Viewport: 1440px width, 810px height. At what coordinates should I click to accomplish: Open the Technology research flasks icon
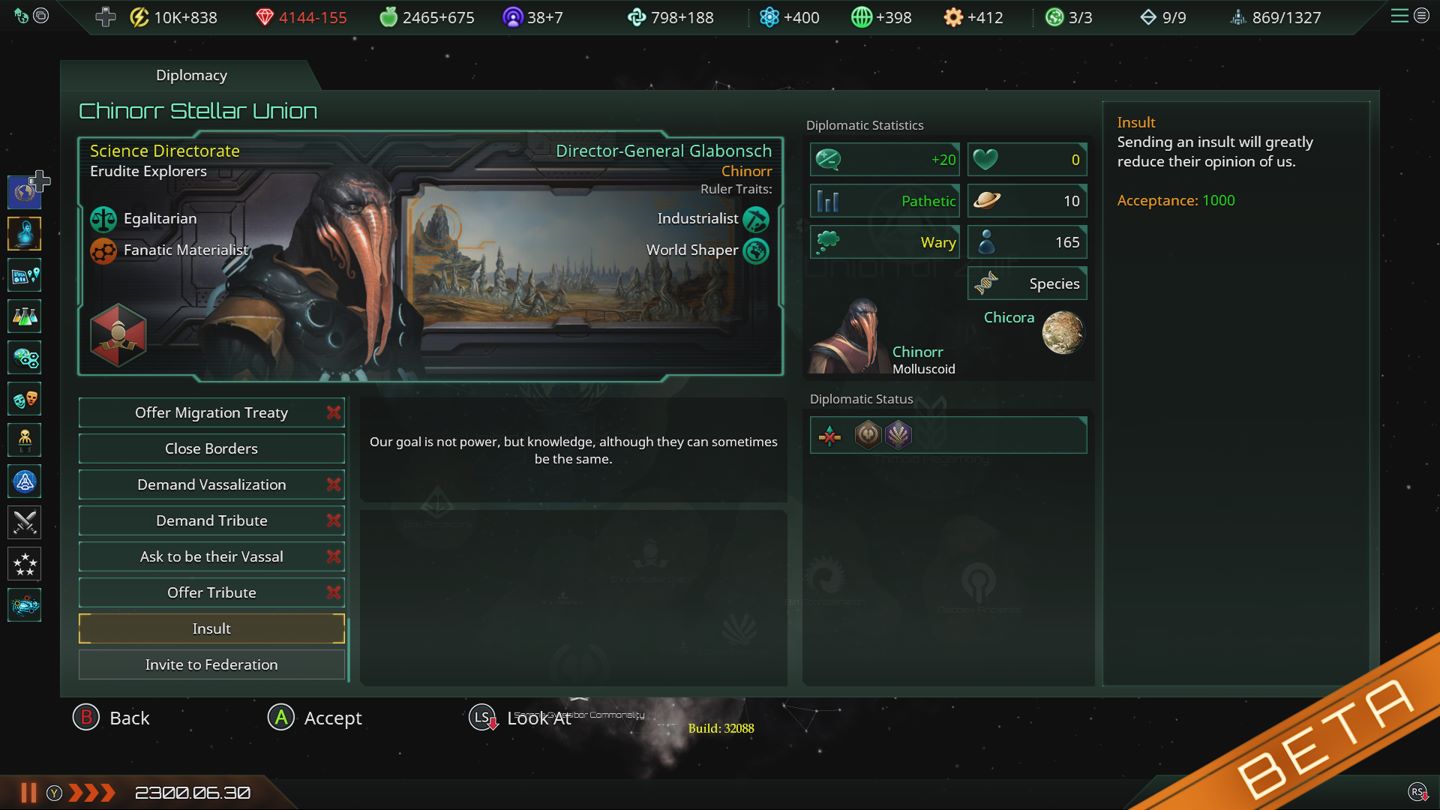(24, 316)
